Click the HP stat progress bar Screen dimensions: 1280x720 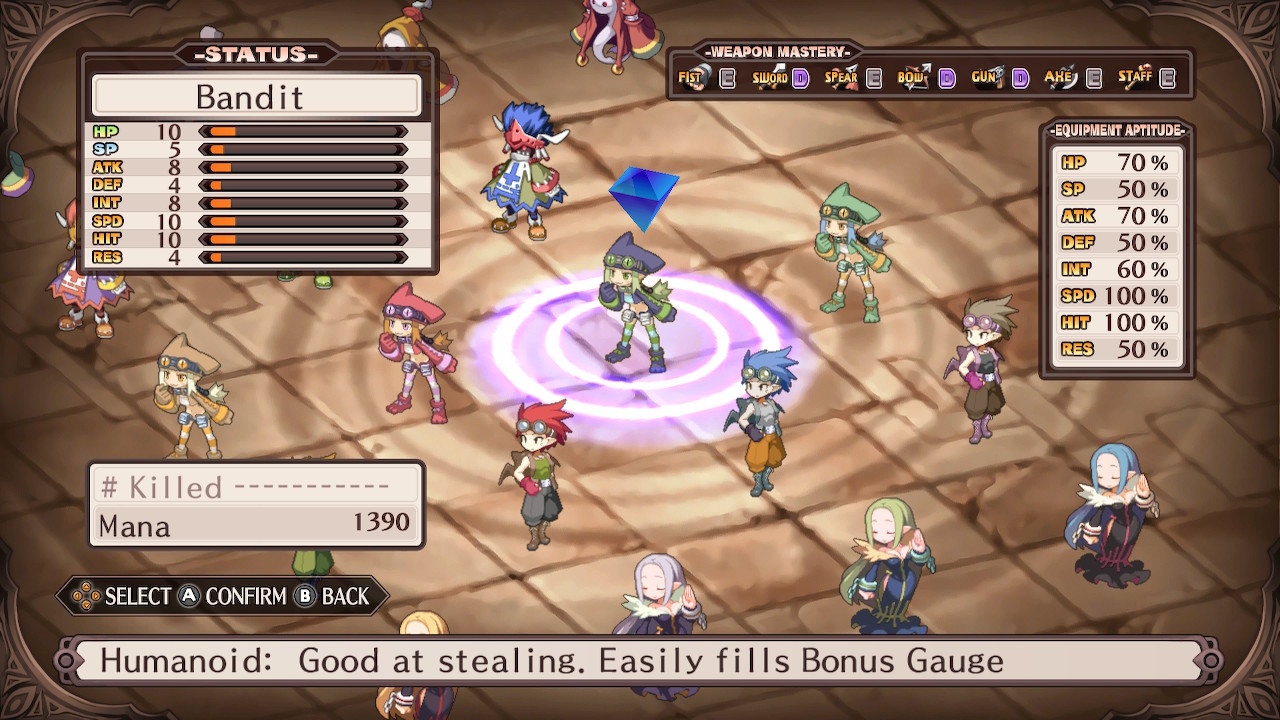pyautogui.click(x=300, y=131)
